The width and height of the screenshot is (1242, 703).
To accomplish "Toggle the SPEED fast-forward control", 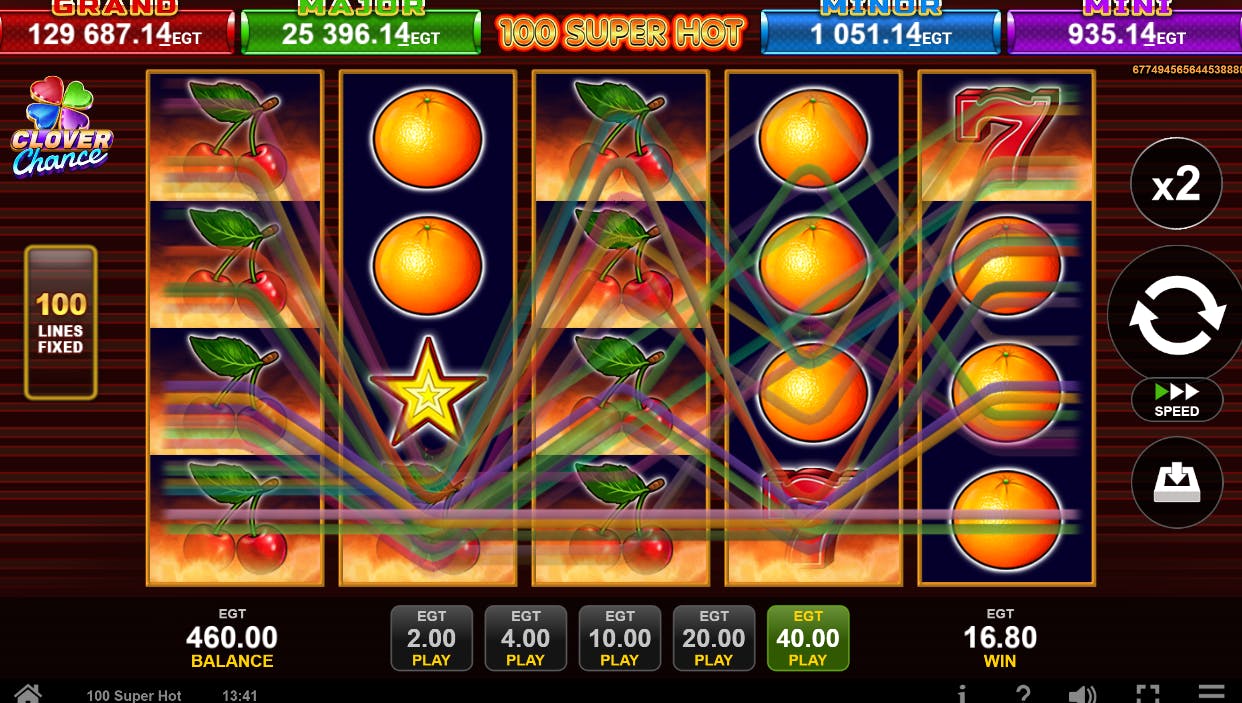I will tap(1177, 400).
